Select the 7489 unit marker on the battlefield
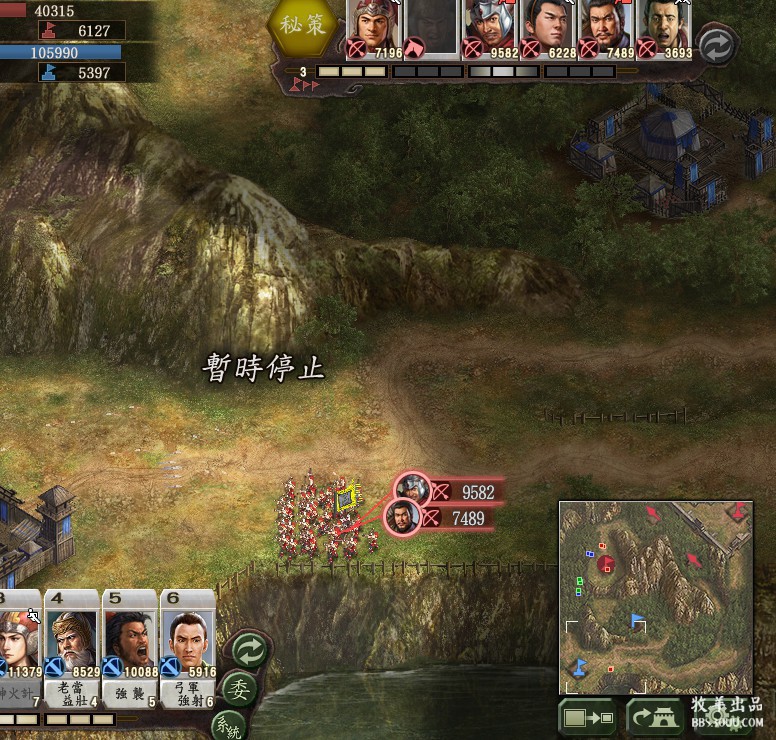The width and height of the screenshot is (776, 740). tap(402, 517)
